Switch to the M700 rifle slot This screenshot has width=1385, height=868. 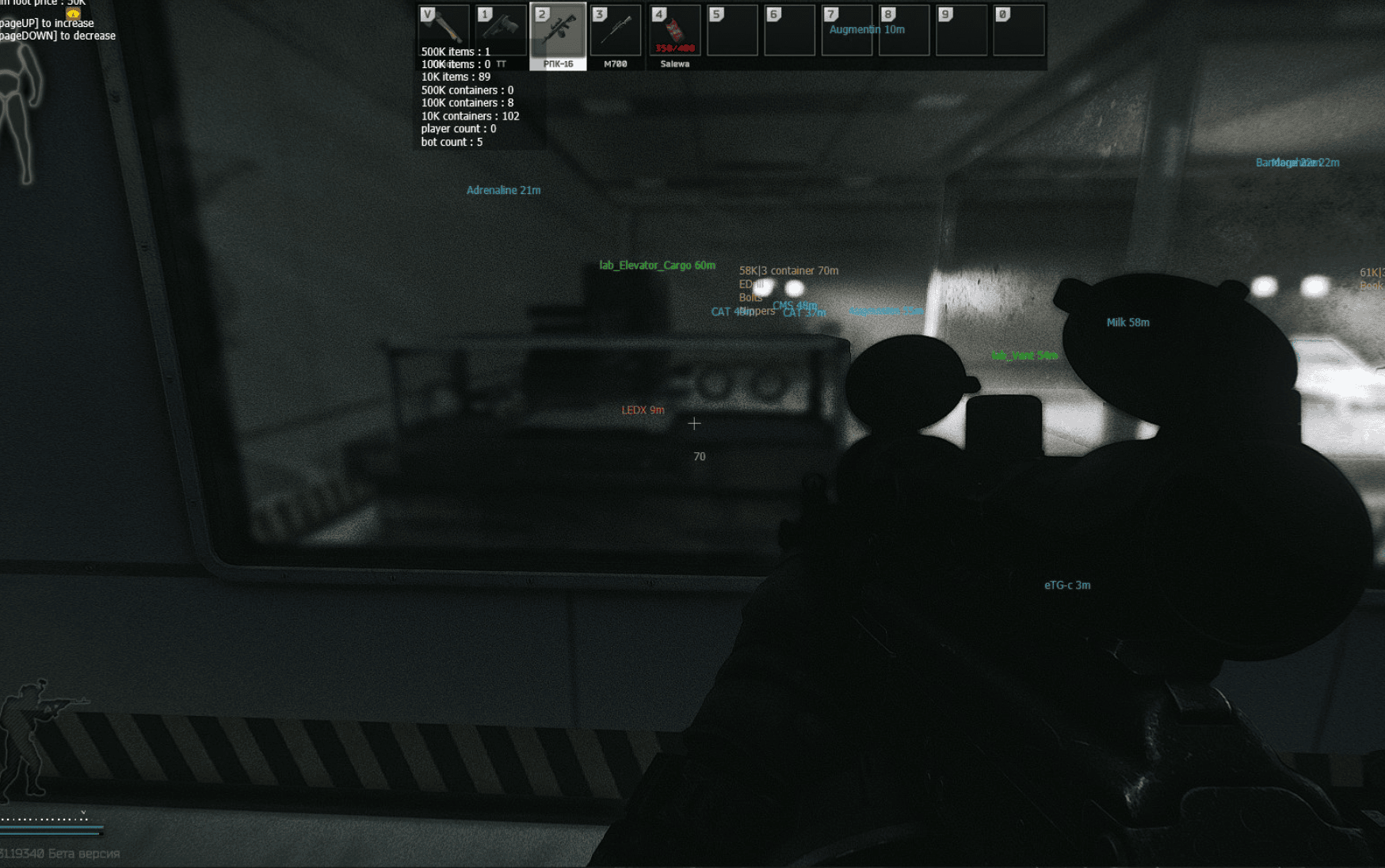pos(616,32)
